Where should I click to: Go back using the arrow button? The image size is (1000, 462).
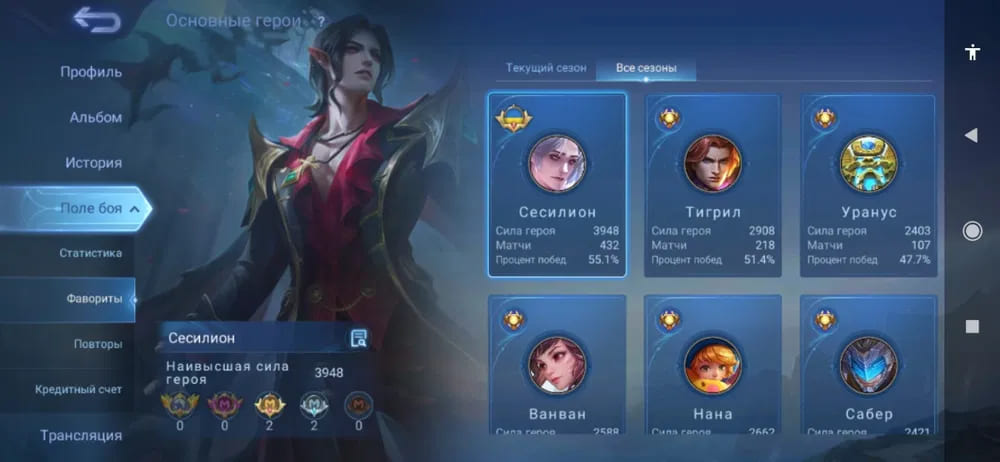click(97, 20)
